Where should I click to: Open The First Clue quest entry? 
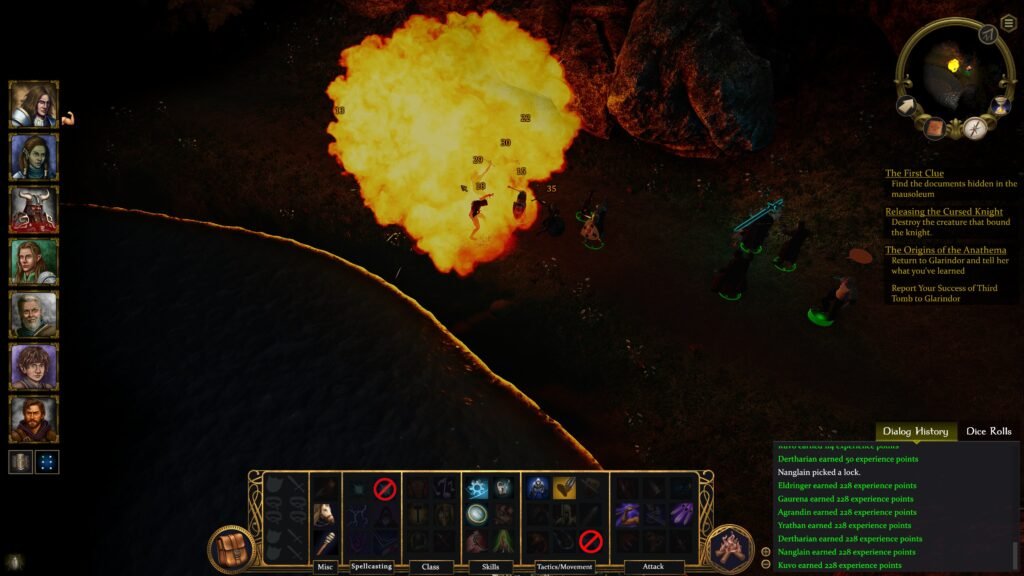[x=914, y=173]
